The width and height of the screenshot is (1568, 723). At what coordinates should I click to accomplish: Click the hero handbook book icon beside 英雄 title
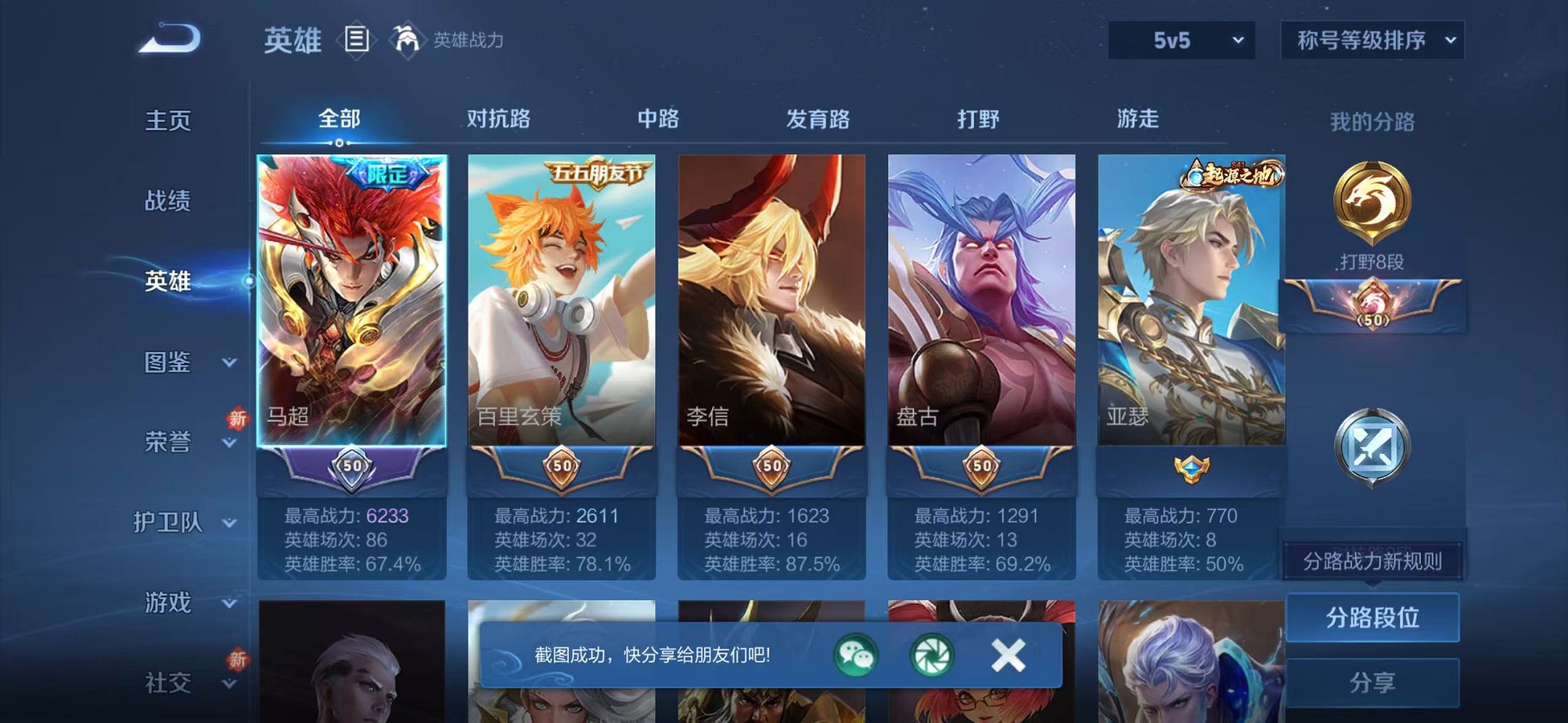[x=358, y=40]
